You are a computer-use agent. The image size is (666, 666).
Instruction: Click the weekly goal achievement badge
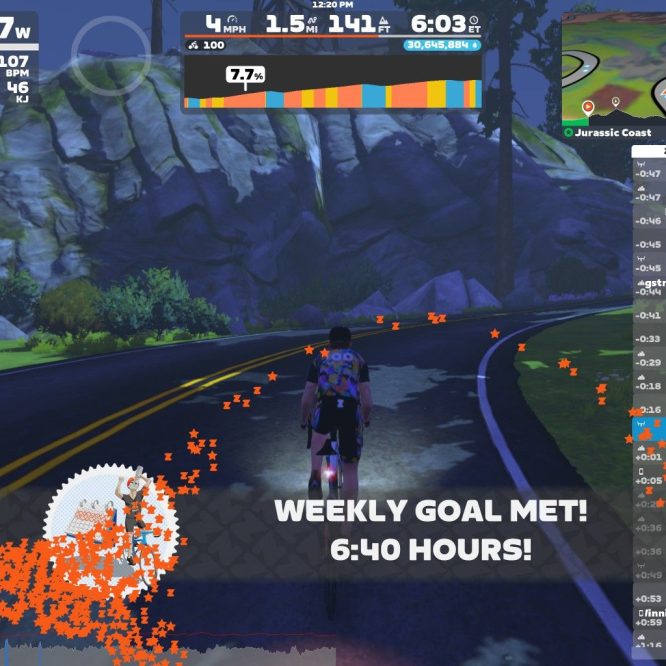tap(112, 520)
